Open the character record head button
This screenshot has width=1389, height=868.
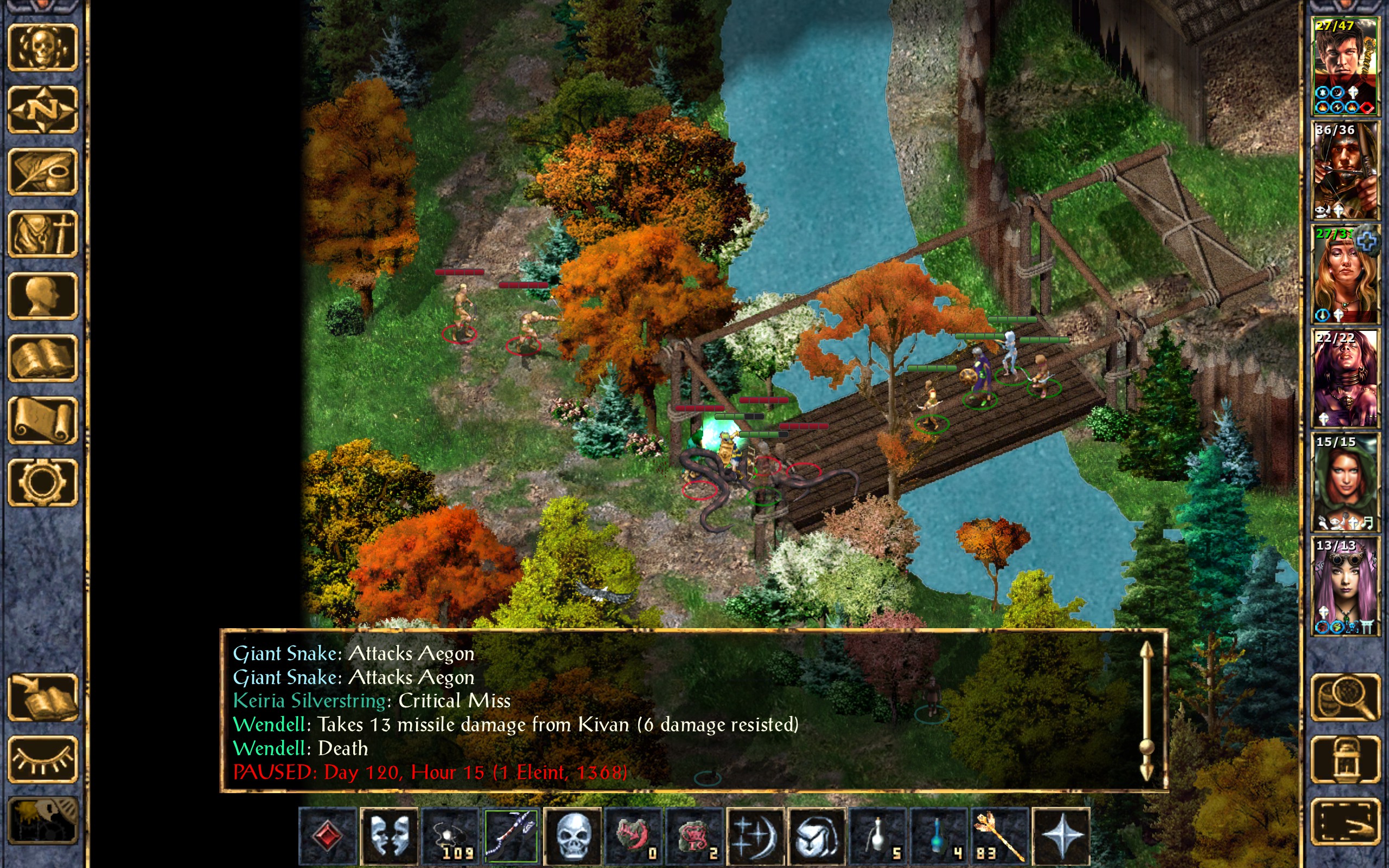pos(42,296)
